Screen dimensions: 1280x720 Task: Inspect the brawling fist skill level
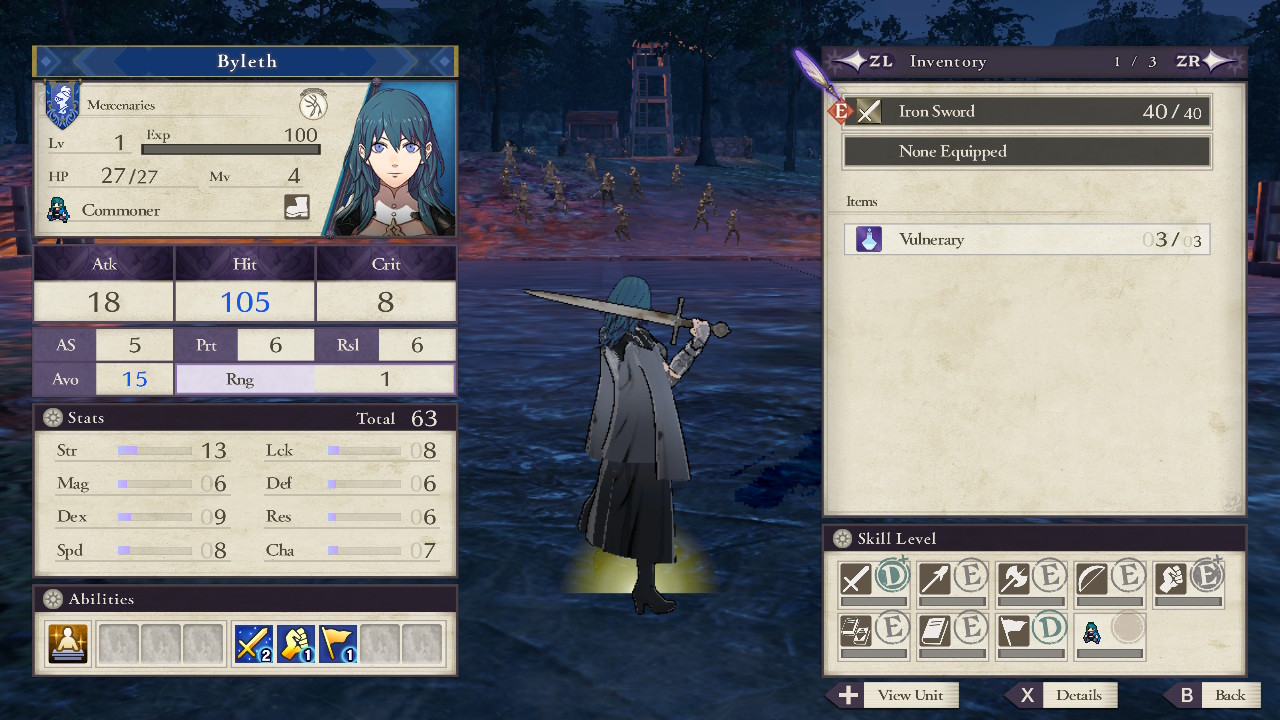tap(1190, 579)
